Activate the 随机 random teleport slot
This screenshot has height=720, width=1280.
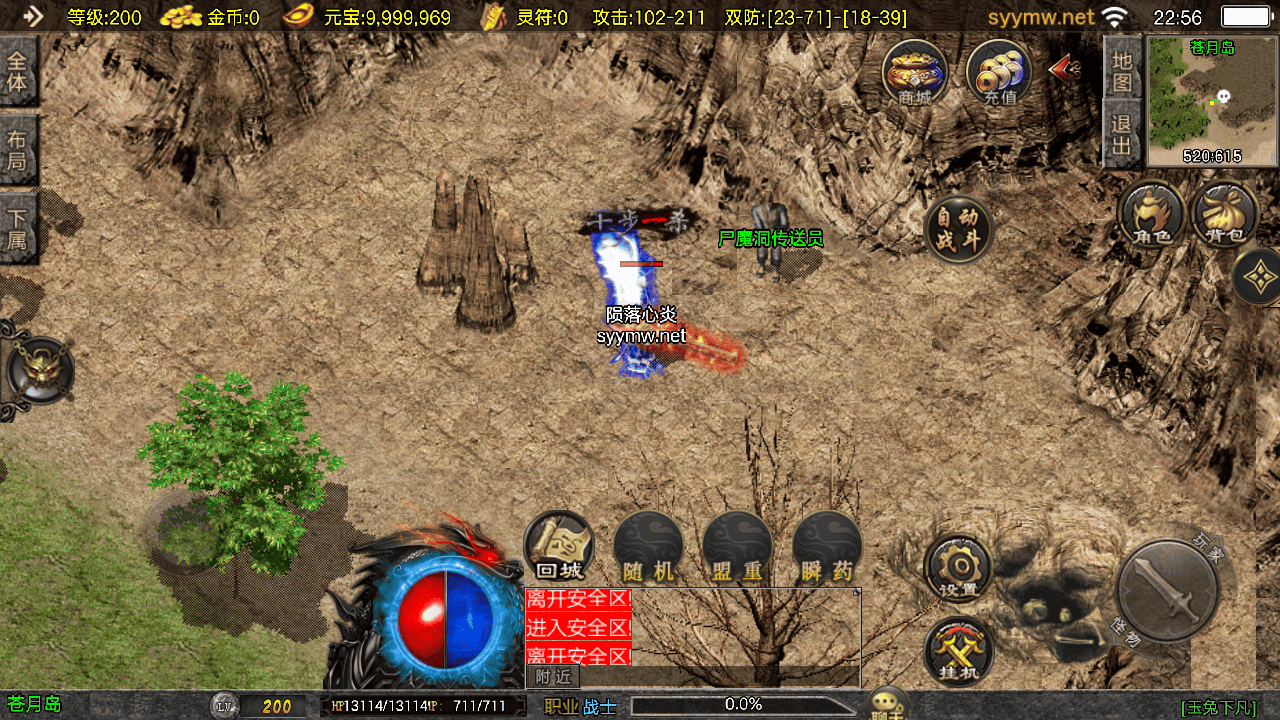648,547
